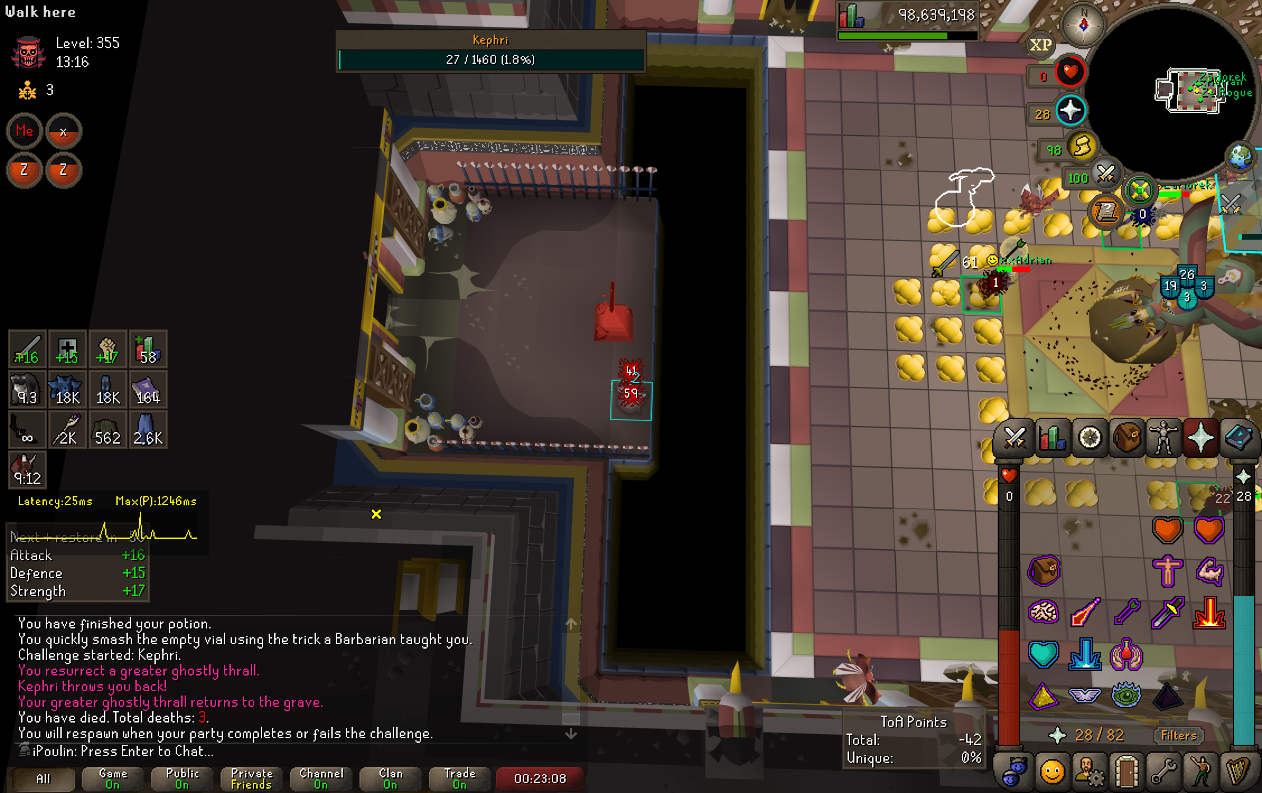
Task: Toggle run with the boot orb
Action: click(1081, 147)
